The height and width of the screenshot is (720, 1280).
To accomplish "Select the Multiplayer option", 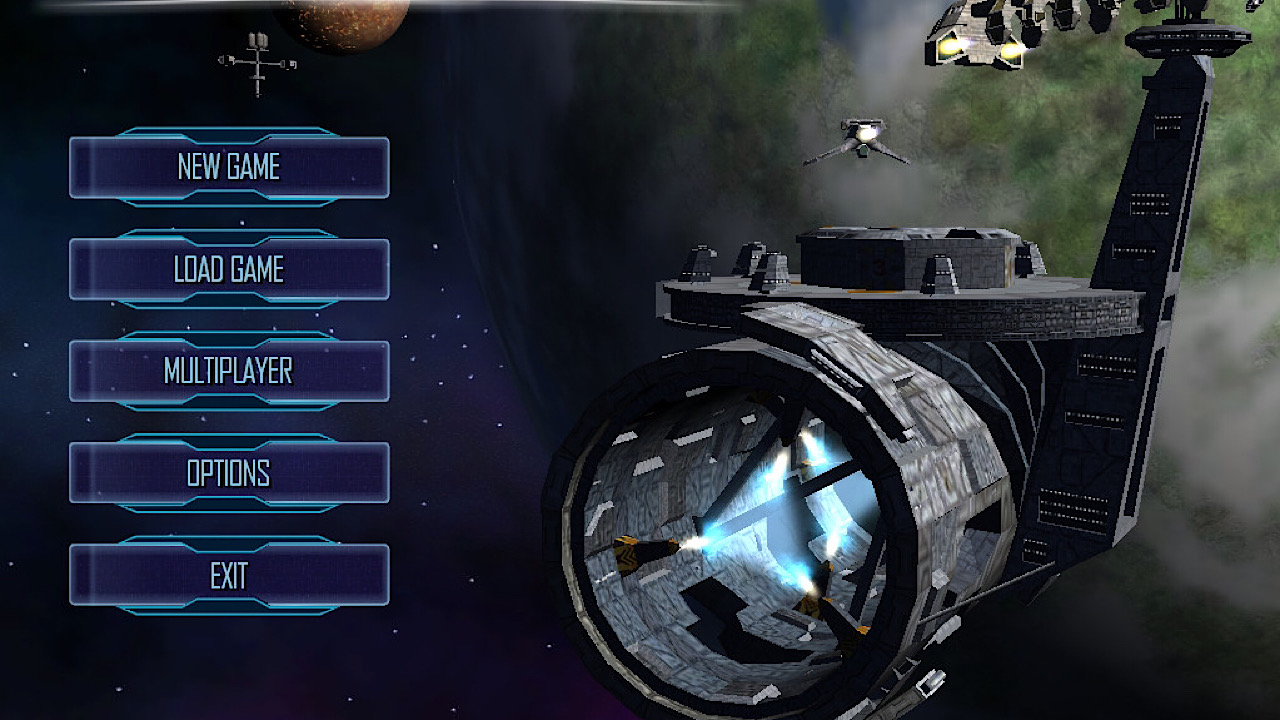I will click(229, 371).
